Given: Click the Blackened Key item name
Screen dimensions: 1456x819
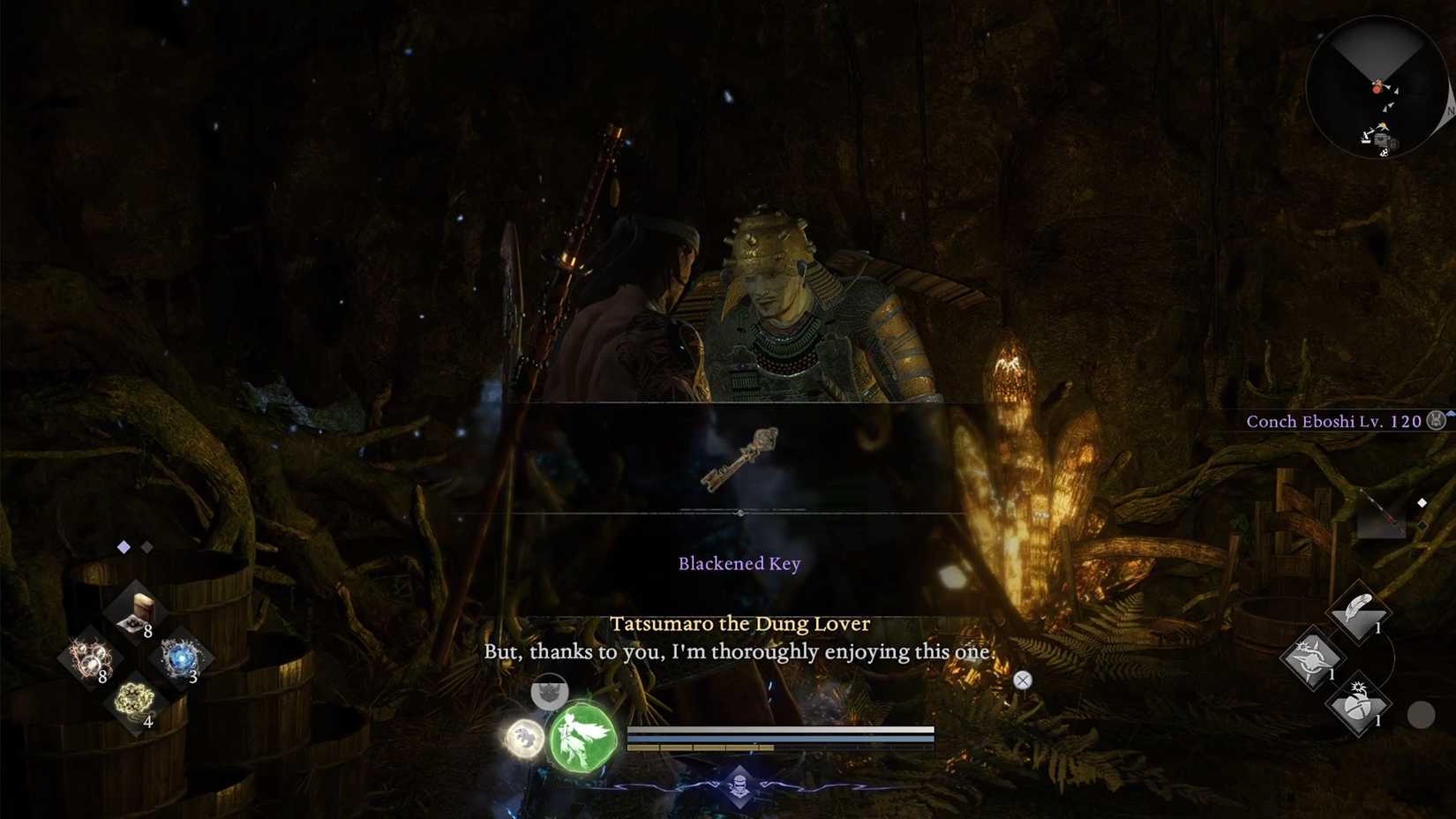Looking at the screenshot, I should coord(739,563).
